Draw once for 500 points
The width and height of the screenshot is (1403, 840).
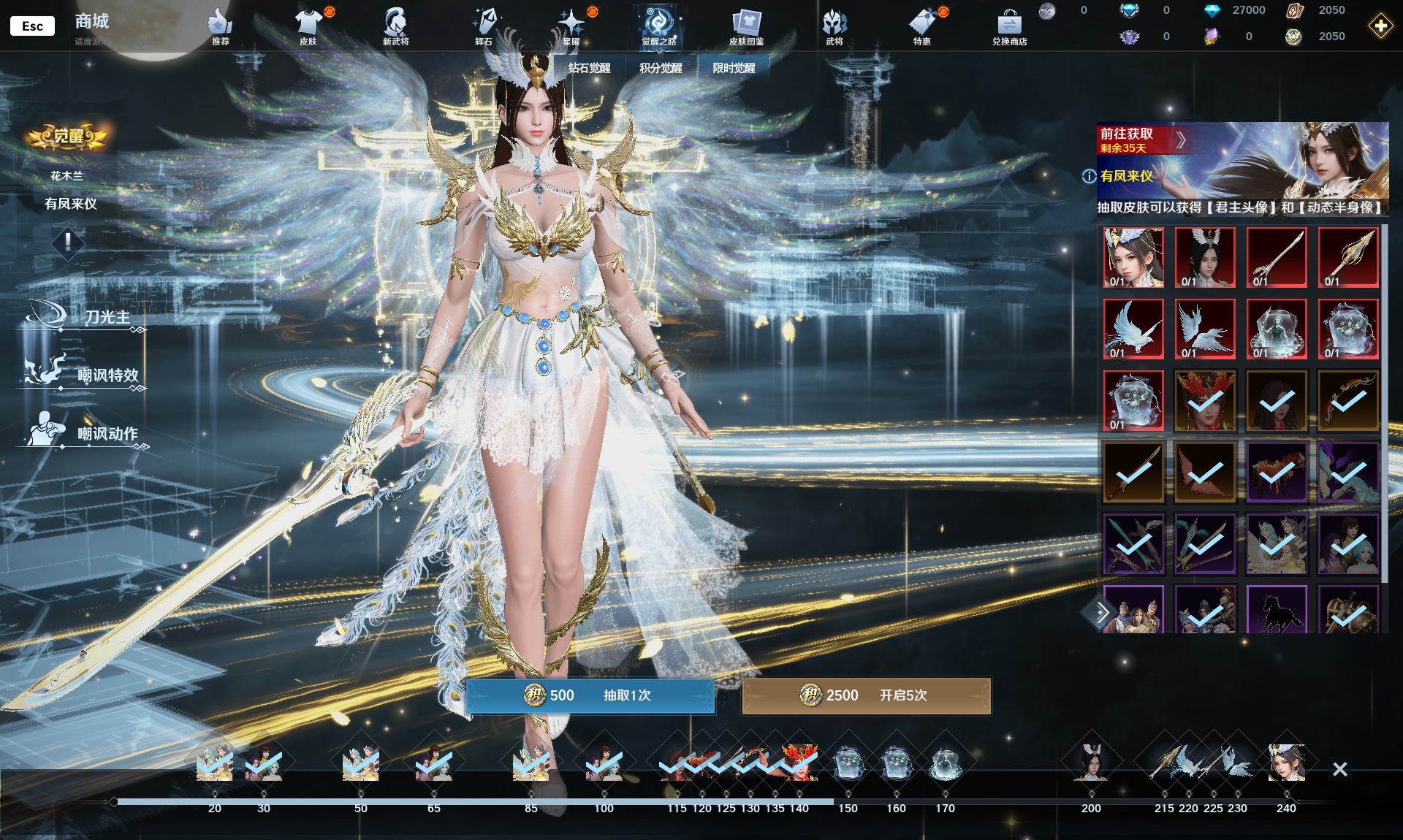pos(590,695)
